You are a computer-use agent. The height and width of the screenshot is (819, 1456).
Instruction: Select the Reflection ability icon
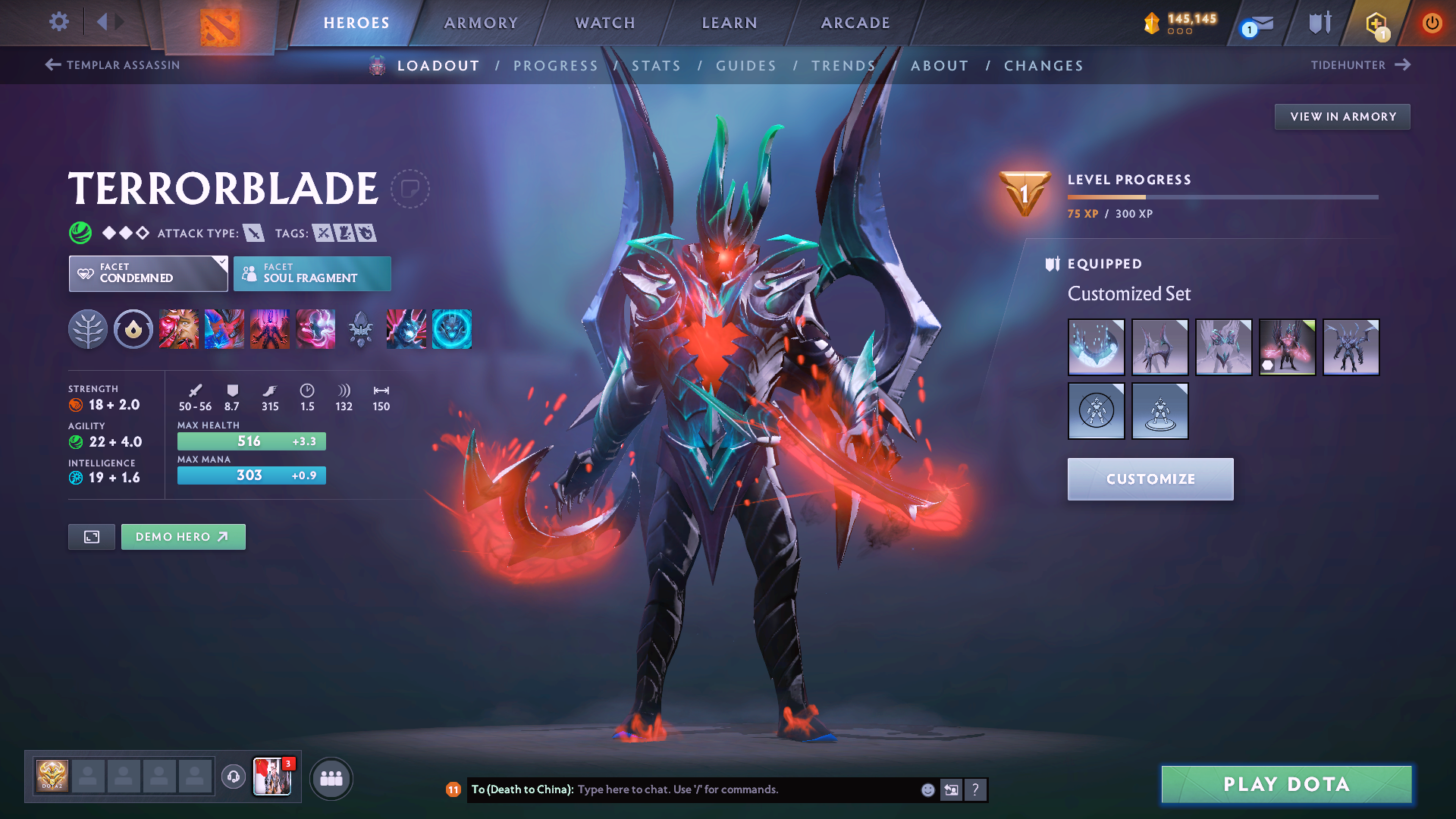coord(179,329)
